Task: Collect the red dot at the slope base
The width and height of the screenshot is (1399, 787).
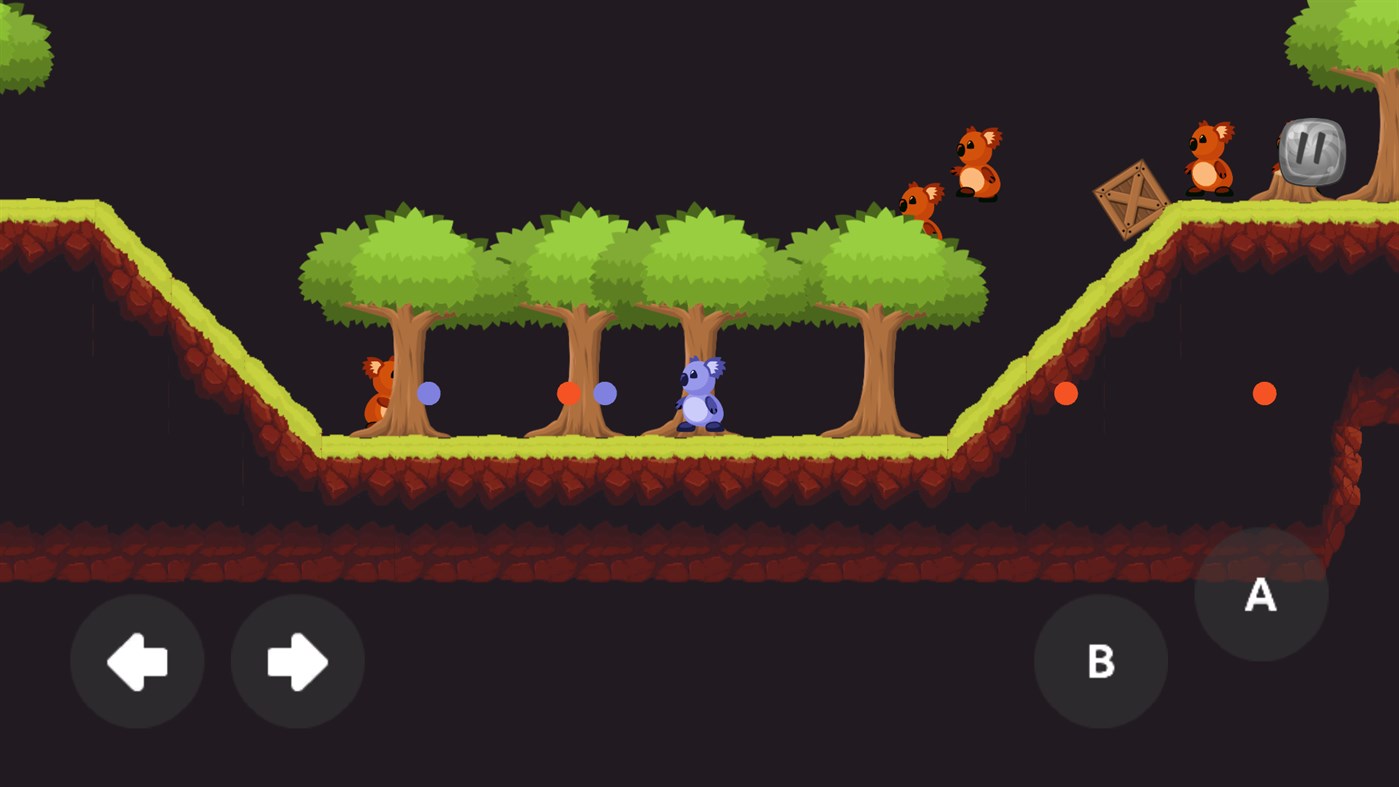Action: point(1064,394)
